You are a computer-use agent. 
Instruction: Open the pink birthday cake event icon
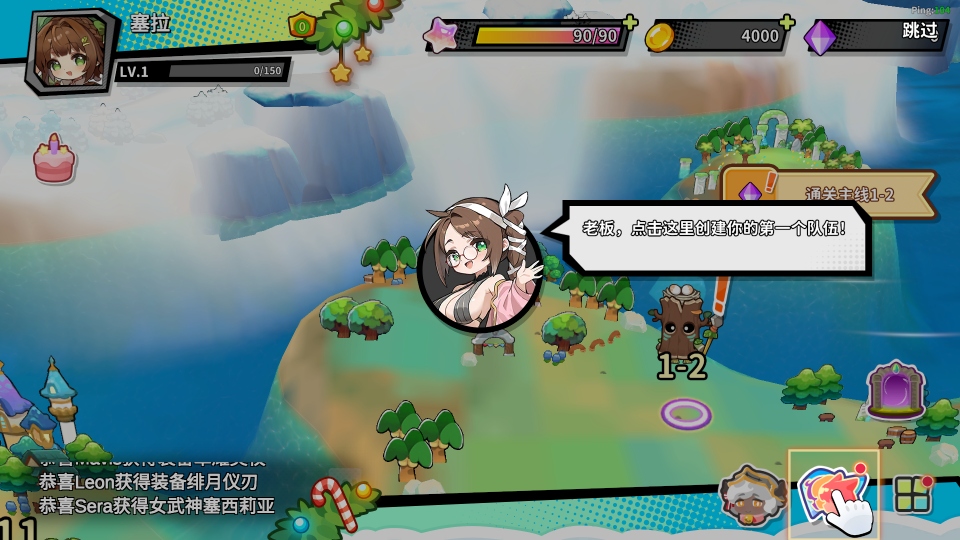click(x=54, y=161)
